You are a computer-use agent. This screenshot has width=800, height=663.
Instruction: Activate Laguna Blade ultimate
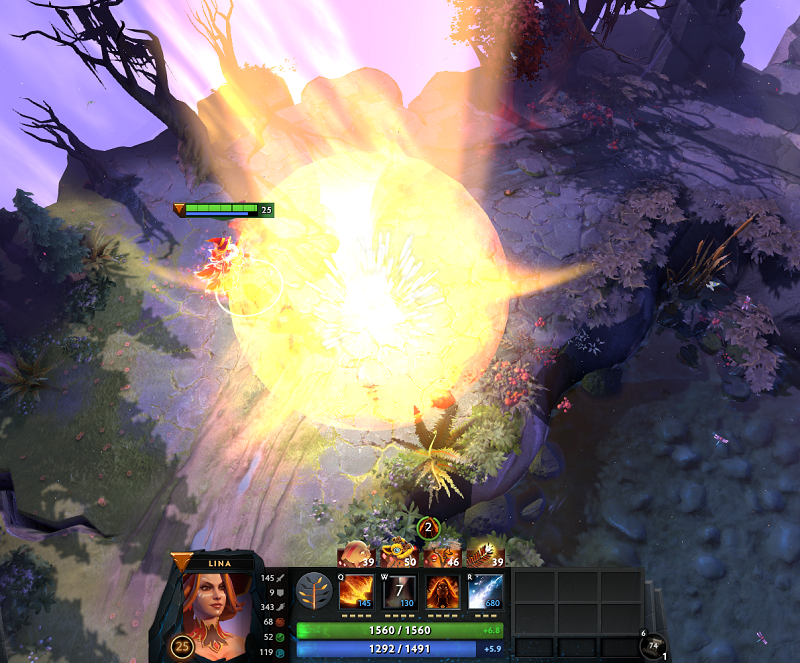click(485, 591)
